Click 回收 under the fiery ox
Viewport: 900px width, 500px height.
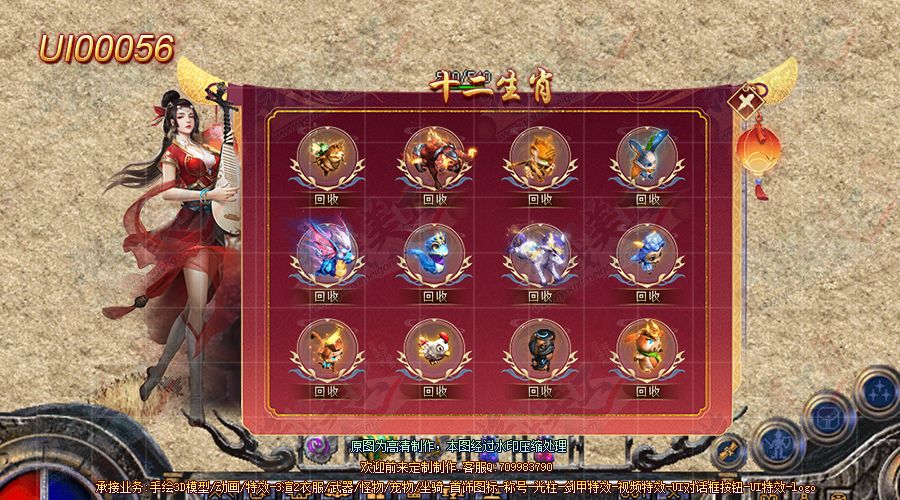click(434, 199)
